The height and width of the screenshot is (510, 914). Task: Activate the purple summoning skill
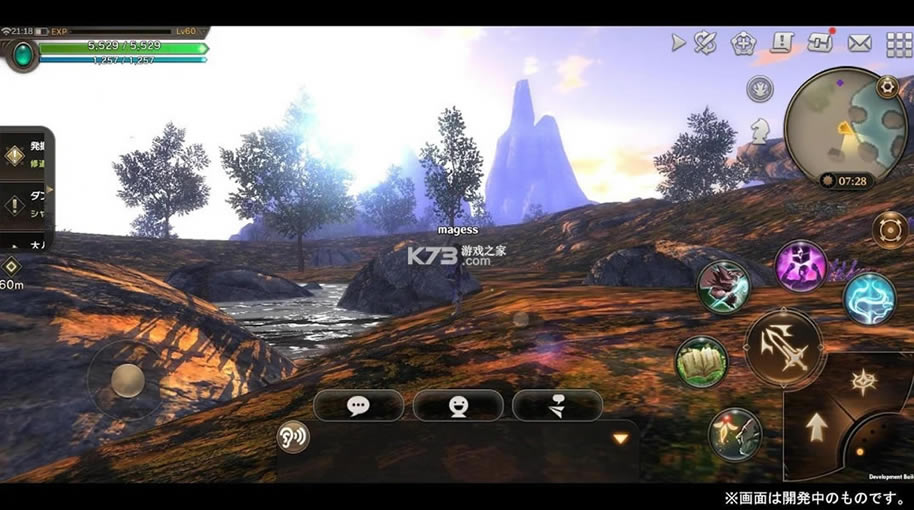[x=801, y=266]
